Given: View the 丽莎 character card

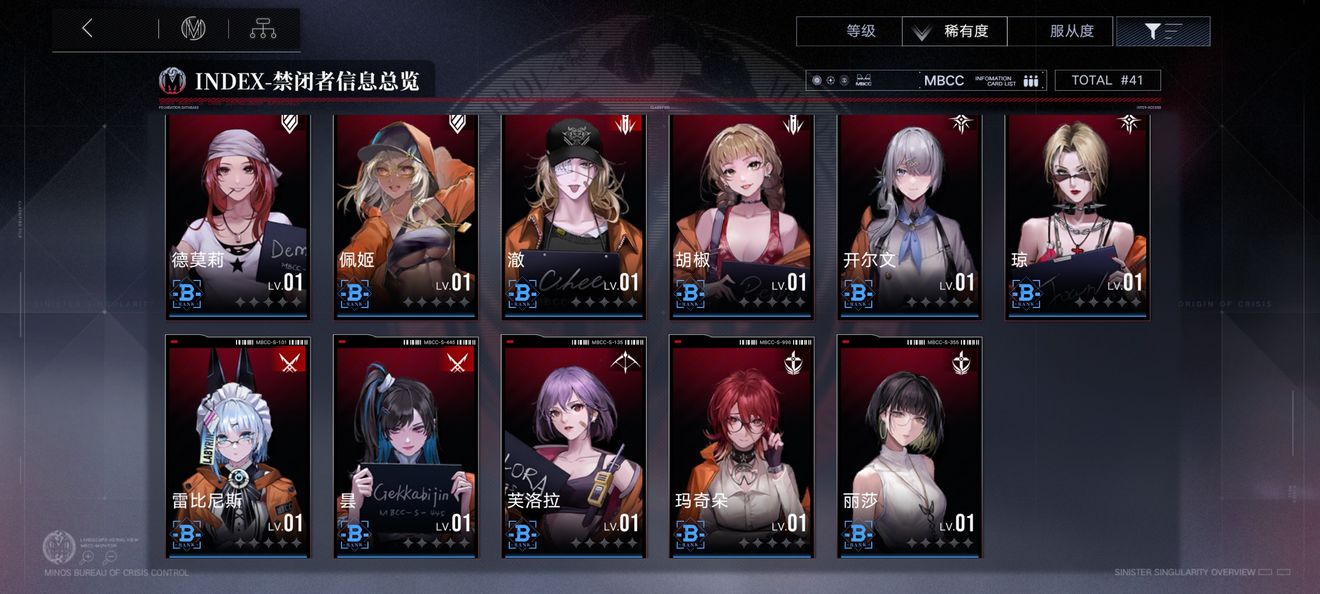Looking at the screenshot, I should (910, 447).
